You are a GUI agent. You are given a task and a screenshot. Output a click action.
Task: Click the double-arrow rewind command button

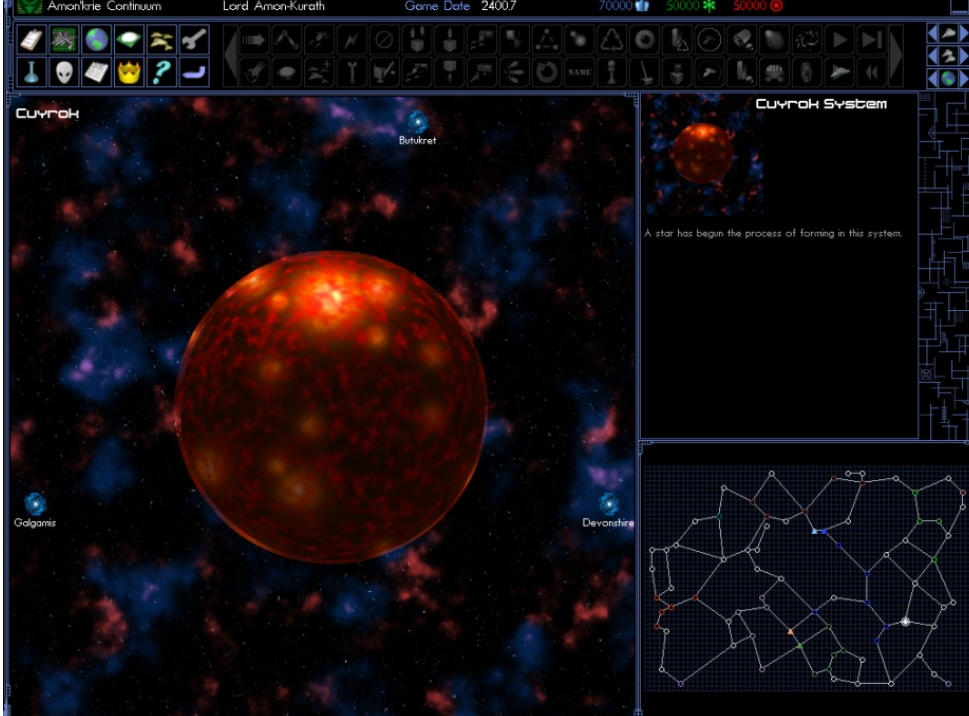click(871, 72)
